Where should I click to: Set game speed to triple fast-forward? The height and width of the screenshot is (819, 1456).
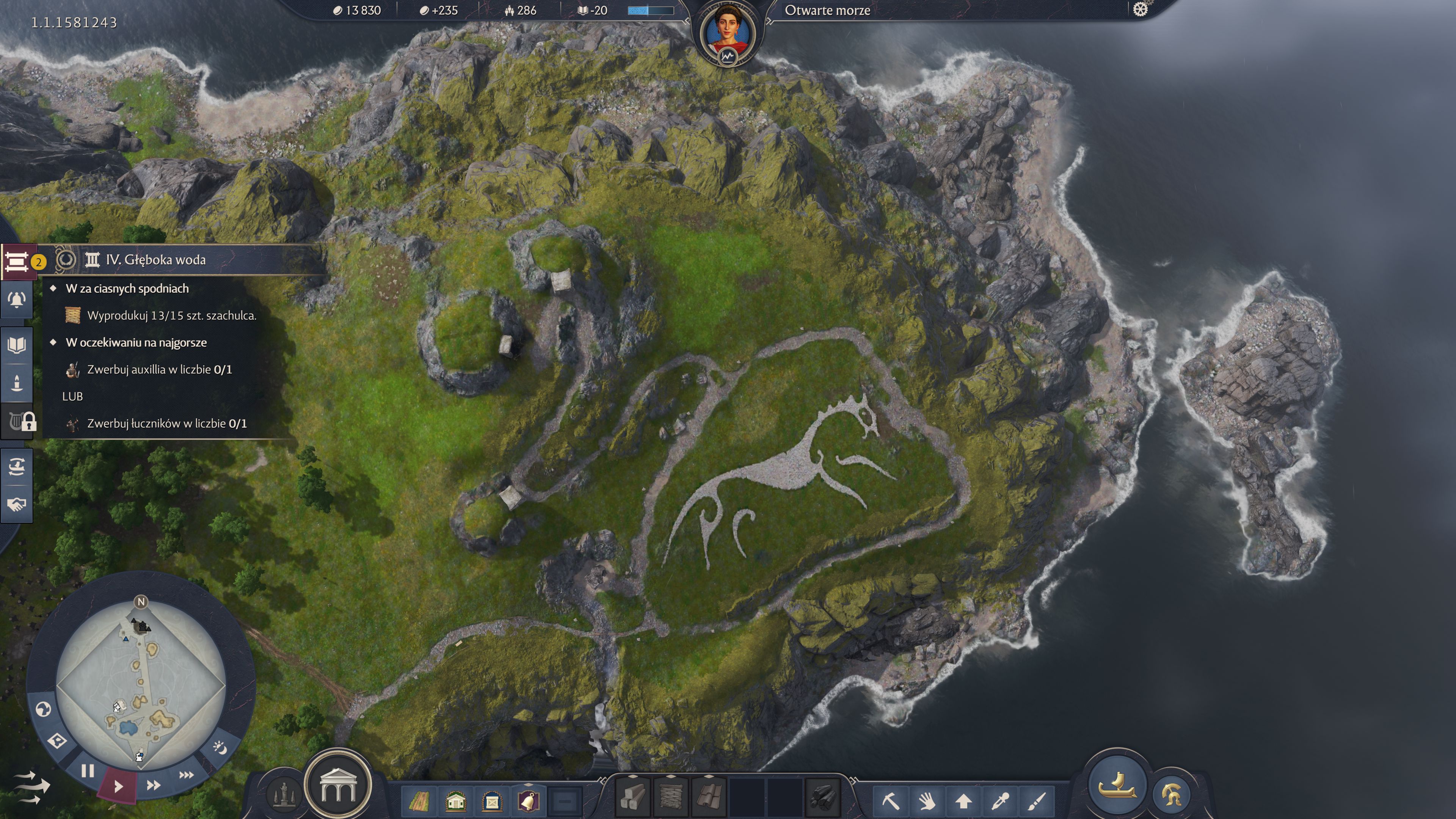click(186, 774)
